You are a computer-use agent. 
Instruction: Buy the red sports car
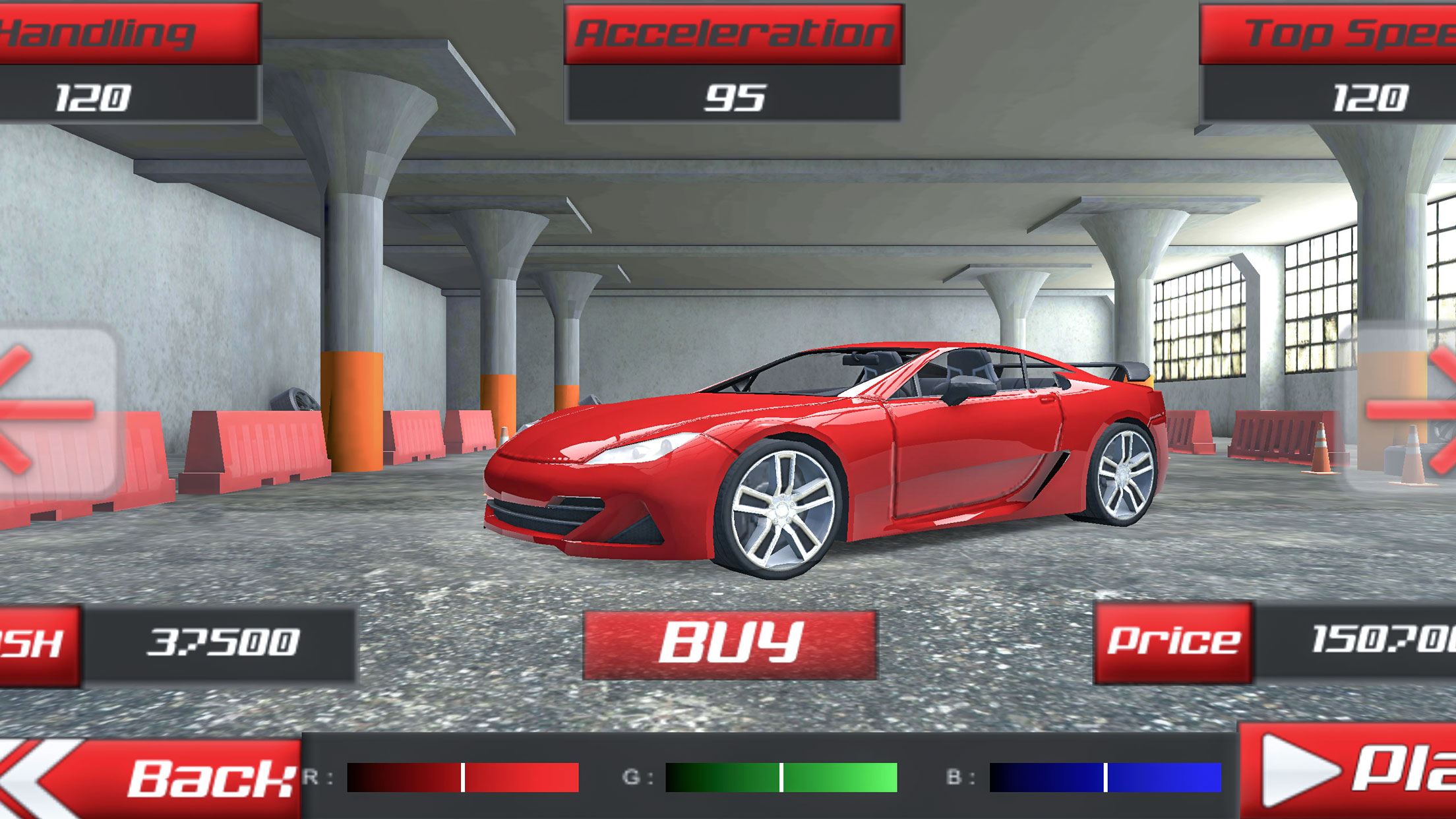(x=730, y=644)
